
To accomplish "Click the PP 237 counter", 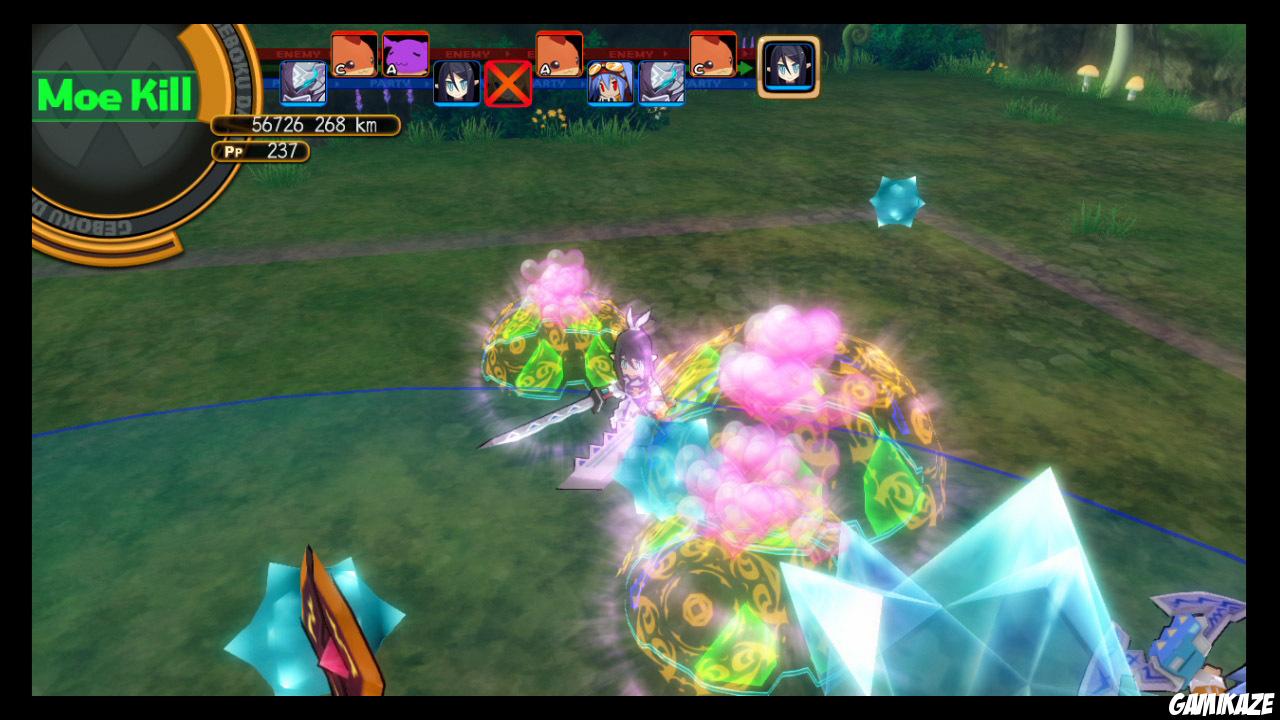I will 260,151.
